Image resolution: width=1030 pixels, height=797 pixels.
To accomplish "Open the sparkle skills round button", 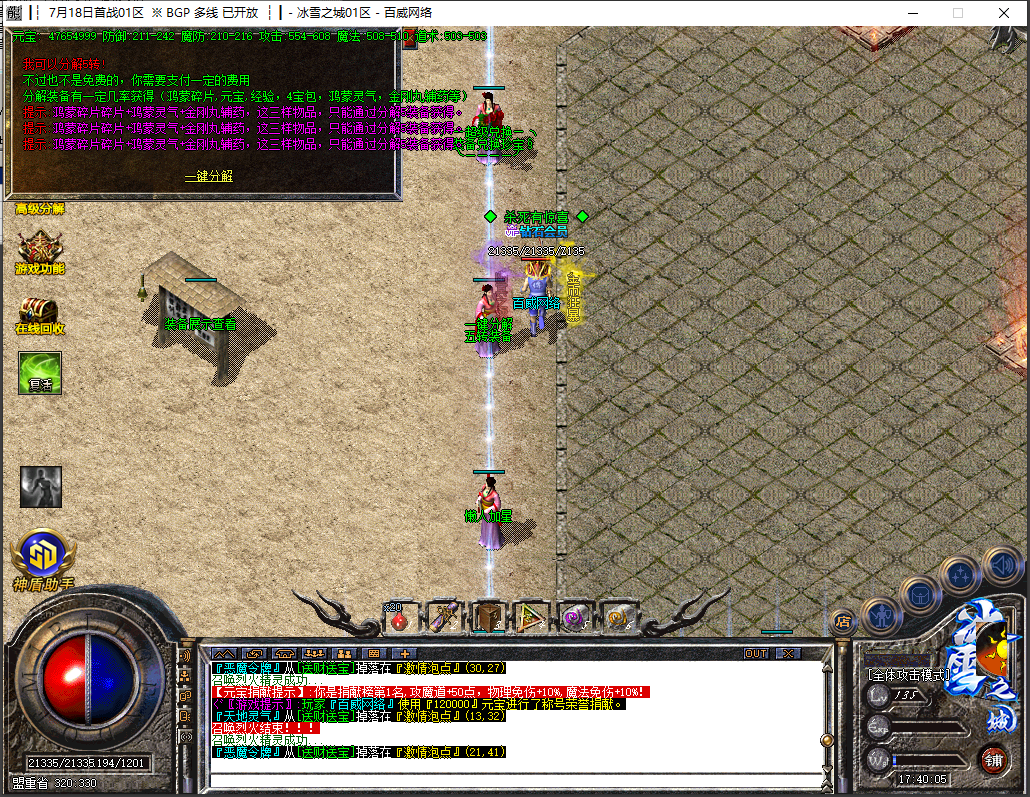I will point(961,574).
